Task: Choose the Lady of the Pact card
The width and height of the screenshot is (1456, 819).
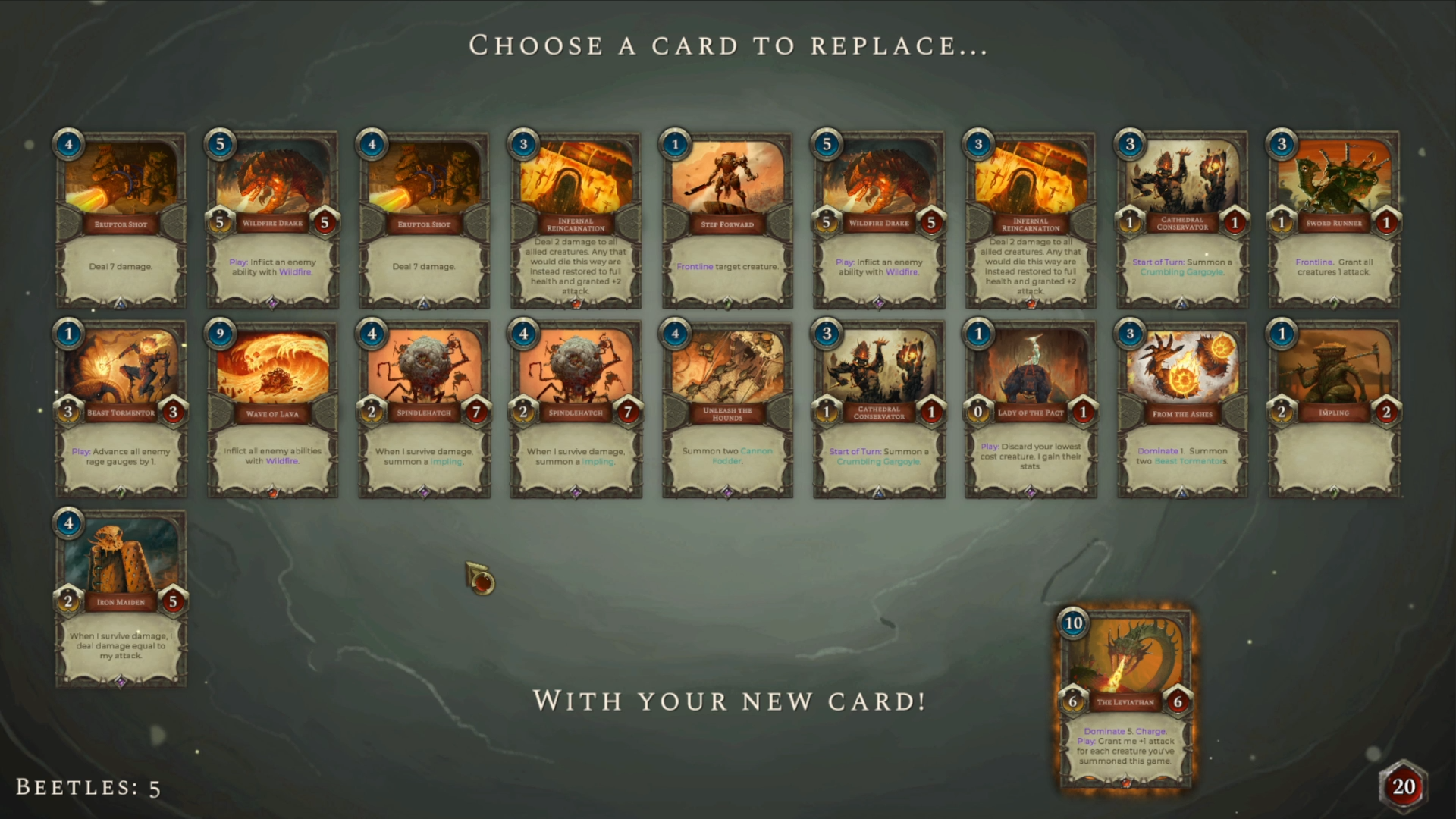Action: [1031, 409]
